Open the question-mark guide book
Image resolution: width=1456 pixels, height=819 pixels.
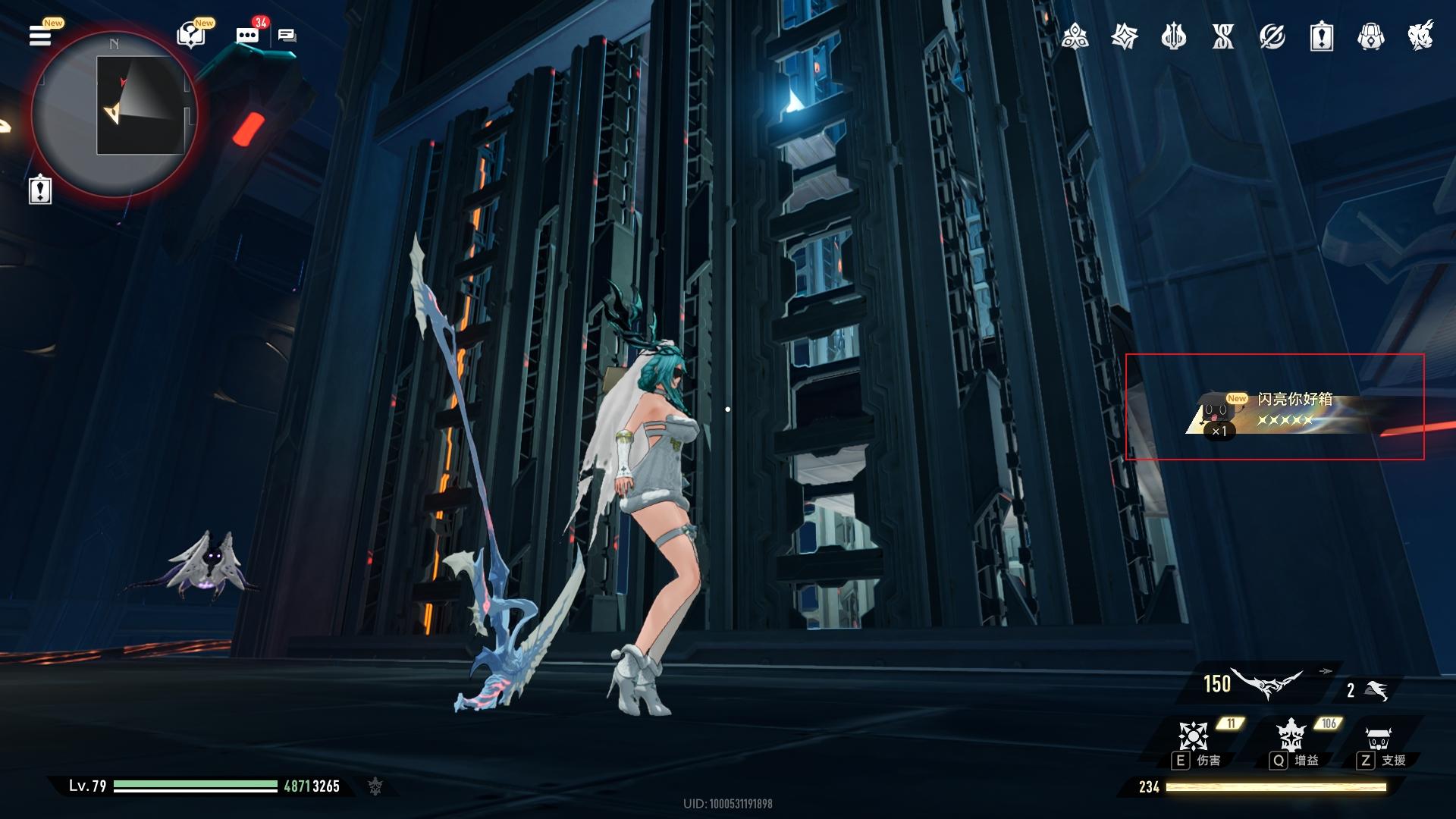(190, 35)
